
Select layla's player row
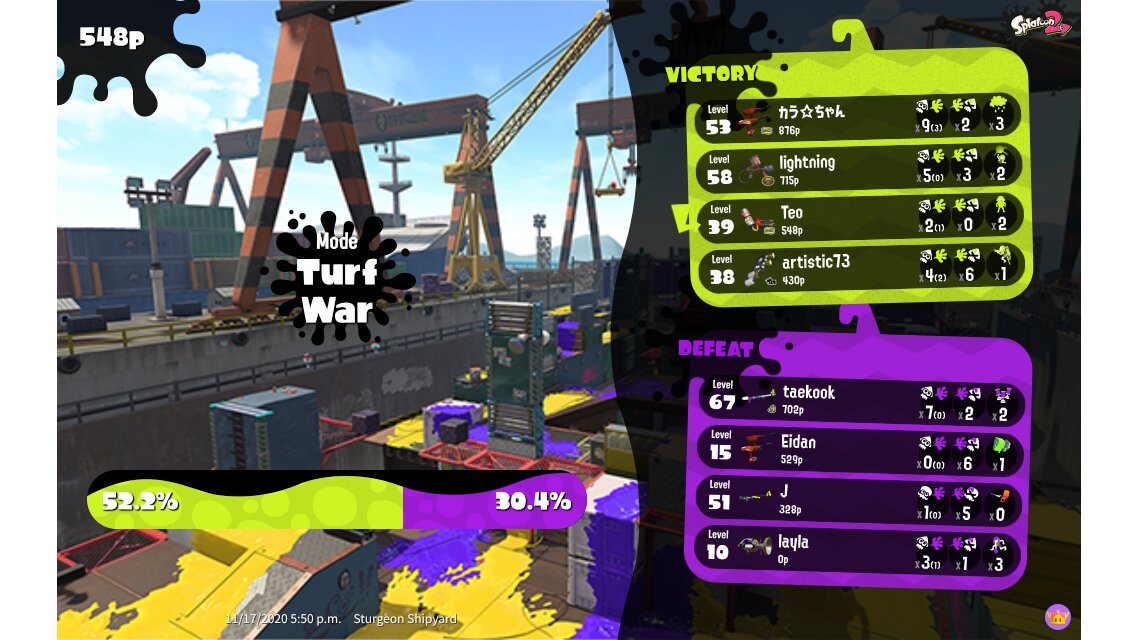860,549
